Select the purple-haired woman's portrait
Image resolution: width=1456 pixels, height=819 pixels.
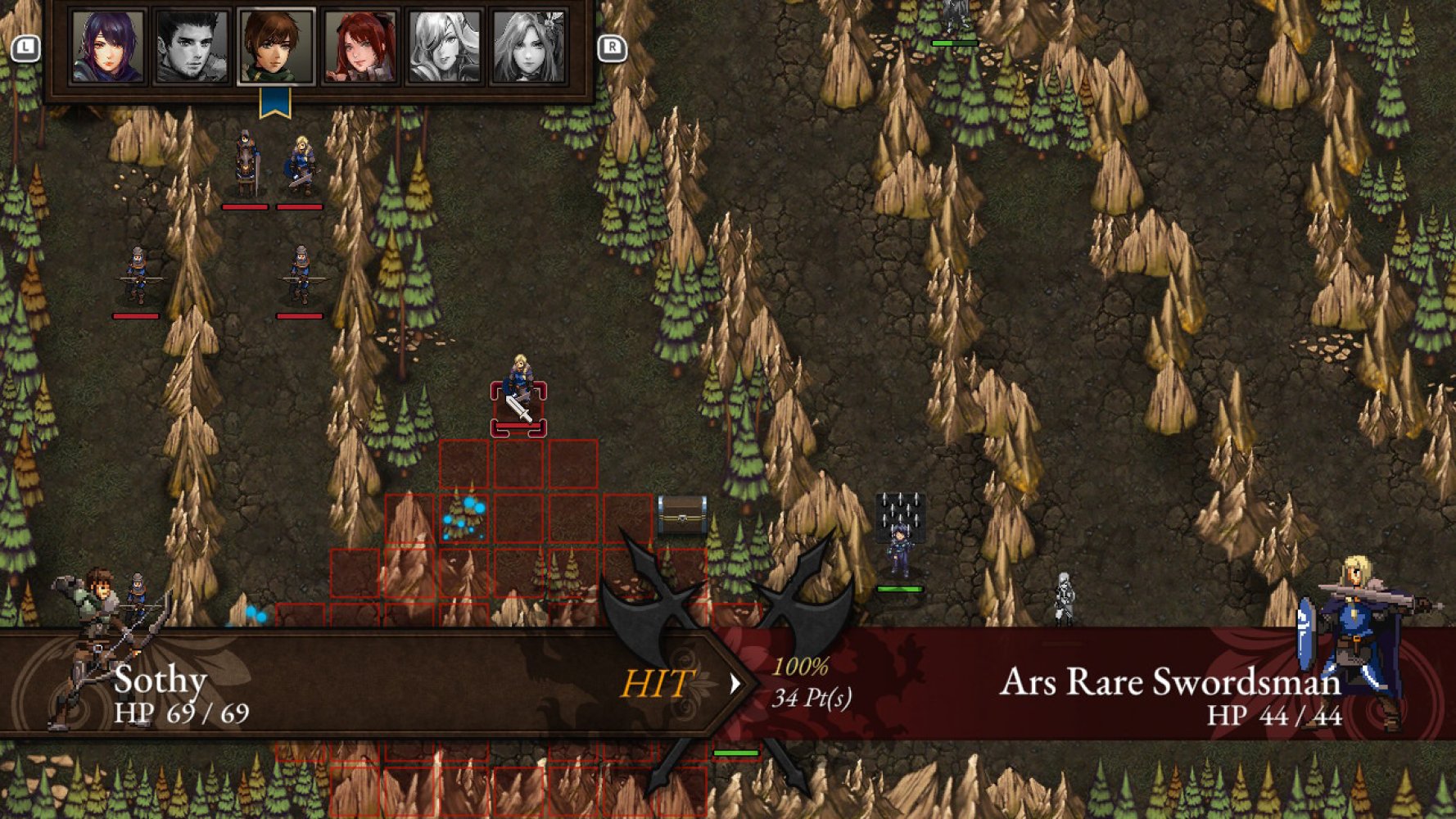coord(107,47)
